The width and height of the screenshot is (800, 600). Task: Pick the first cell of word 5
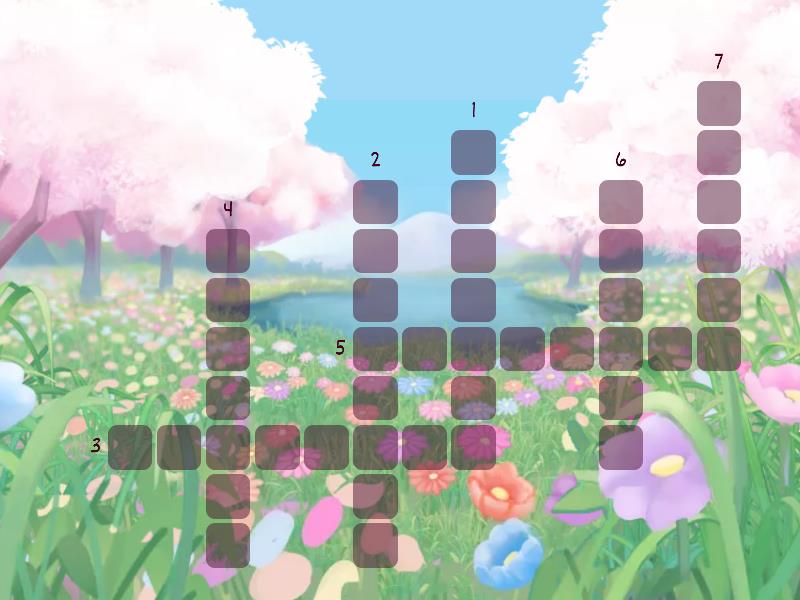(x=375, y=348)
